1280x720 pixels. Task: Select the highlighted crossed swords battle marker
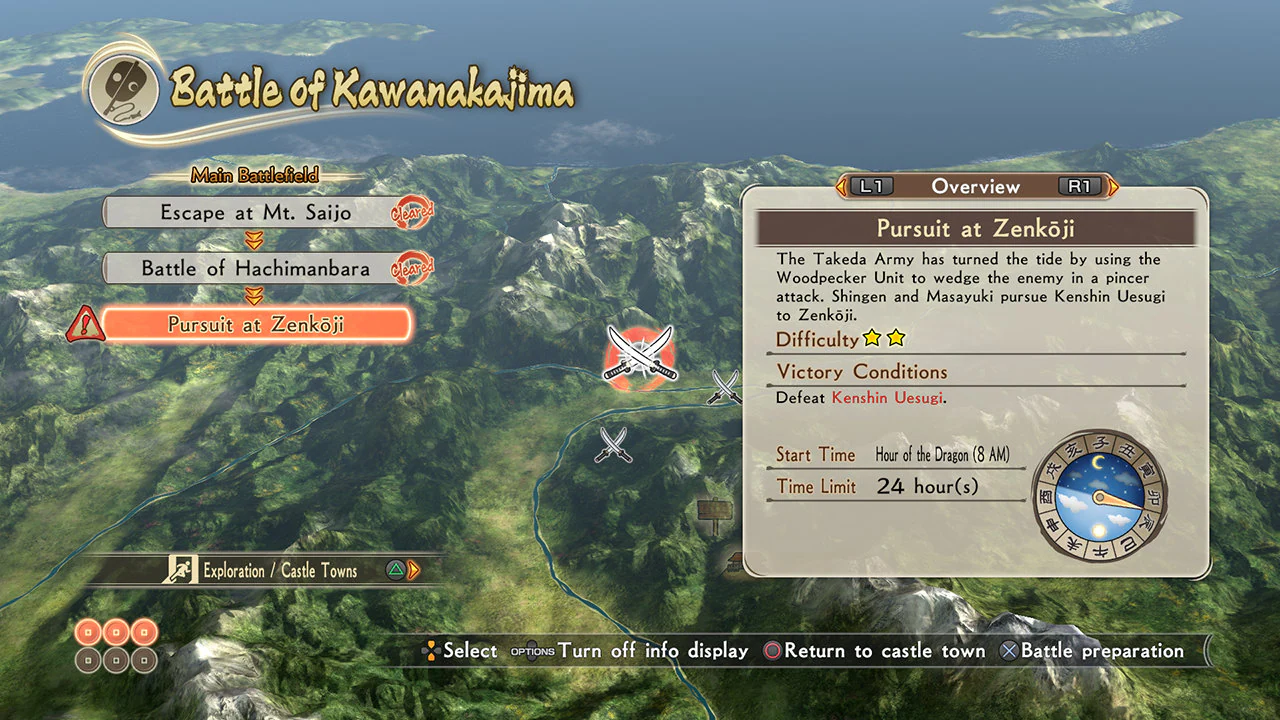640,356
